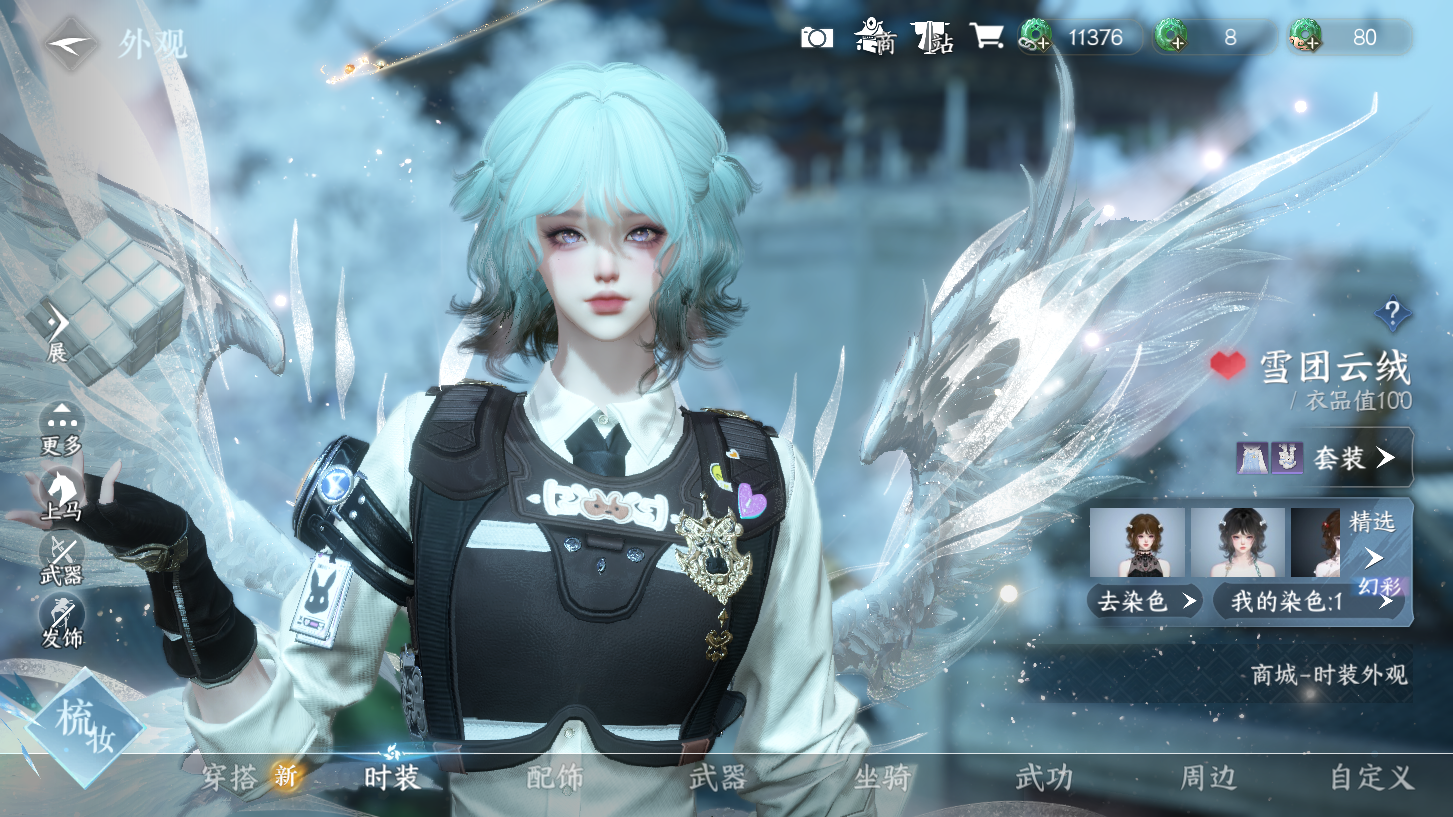
Task: Select the 时装 tab
Action: (391, 777)
